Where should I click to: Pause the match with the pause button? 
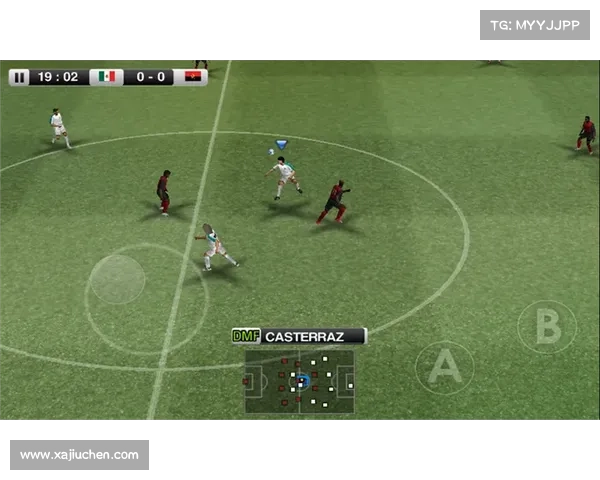[x=19, y=77]
